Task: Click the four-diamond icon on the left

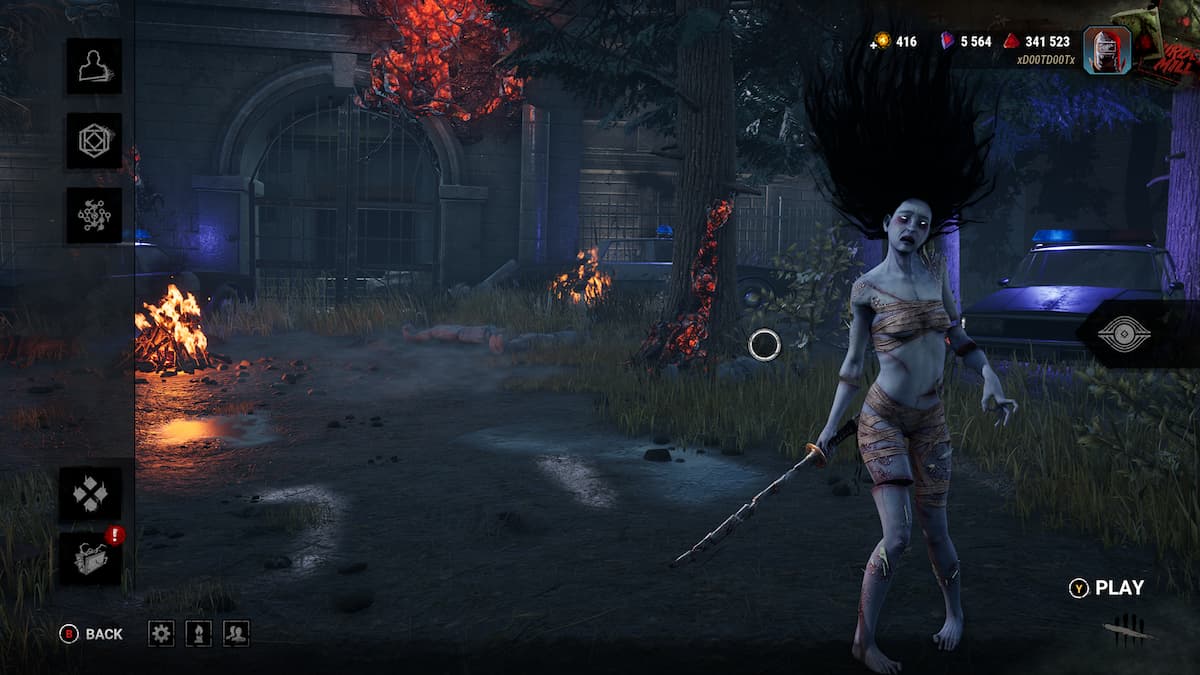Action: (x=90, y=494)
